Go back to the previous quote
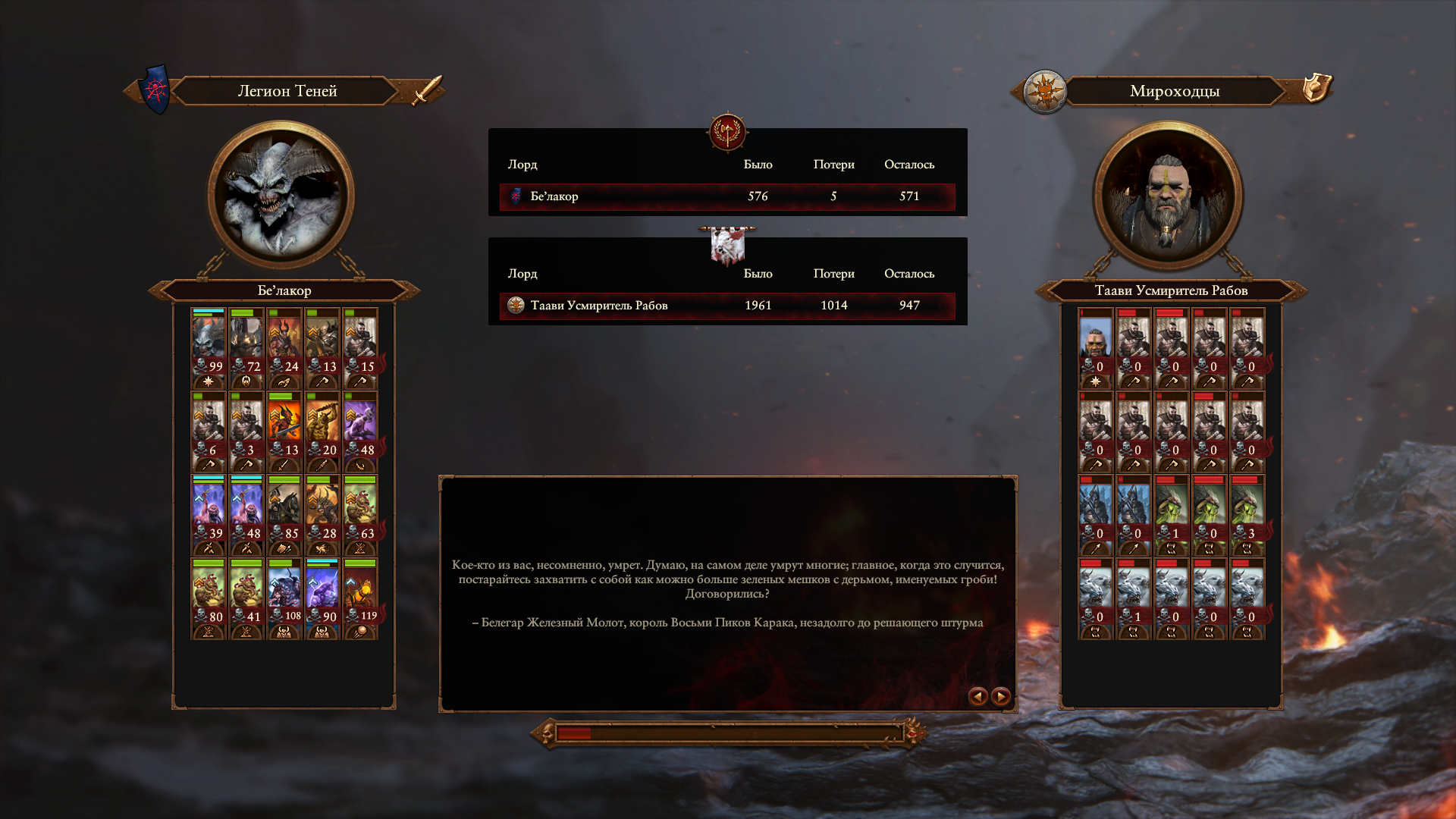Image resolution: width=1456 pixels, height=819 pixels. coord(977,696)
